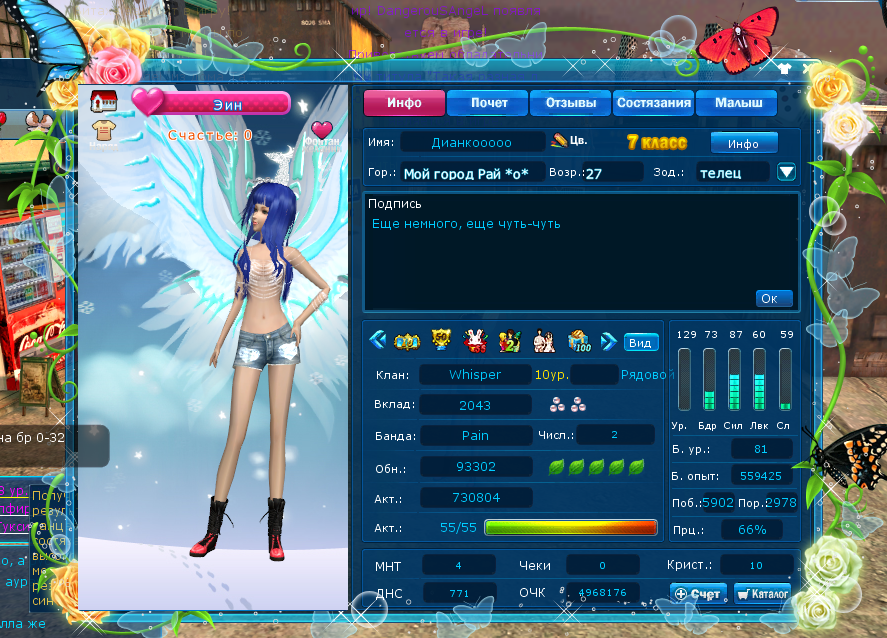The image size is (887, 638).
Task: Click the house icon above the avatar
Action: pyautogui.click(x=103, y=101)
